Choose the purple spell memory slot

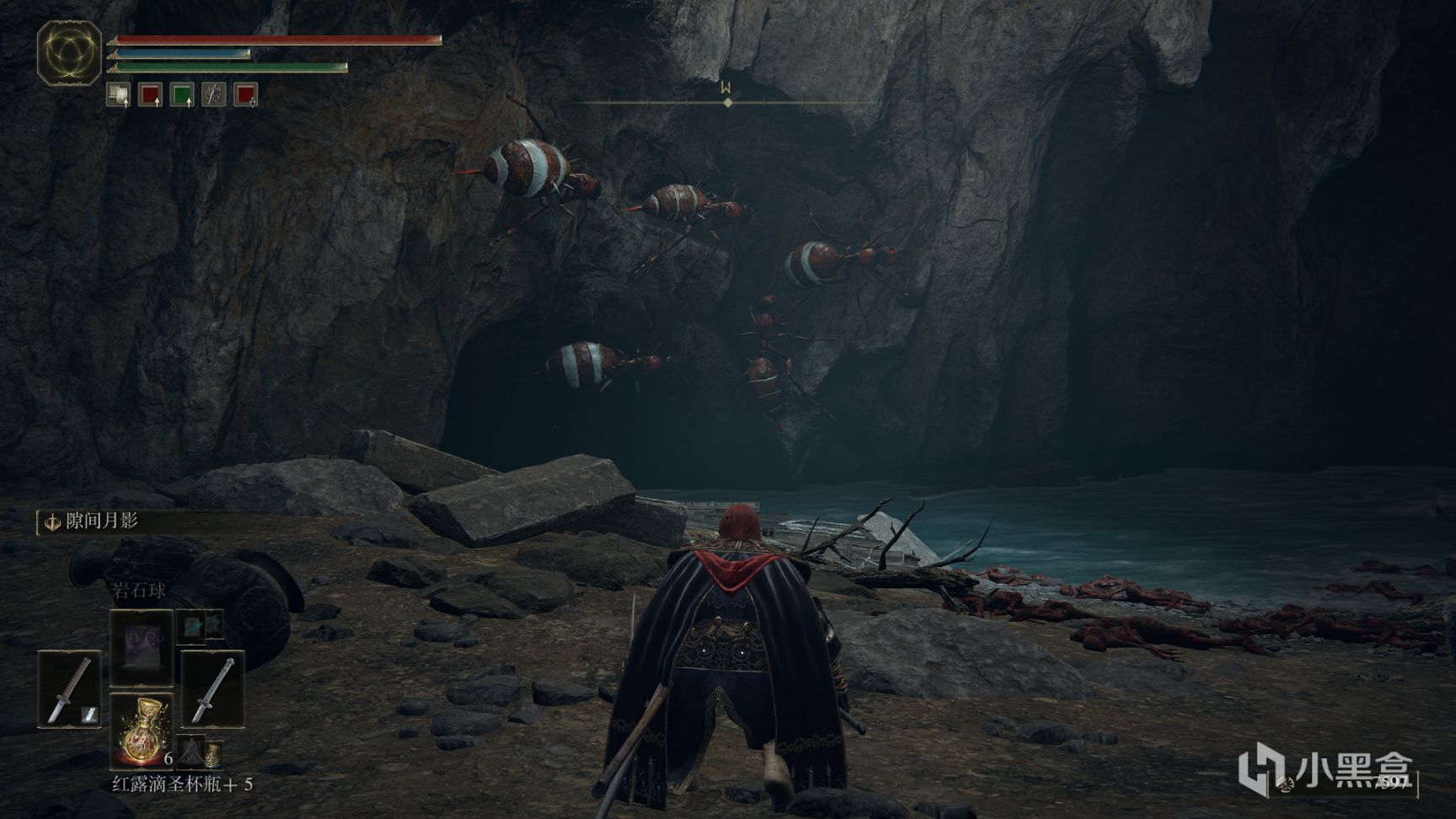coord(141,646)
